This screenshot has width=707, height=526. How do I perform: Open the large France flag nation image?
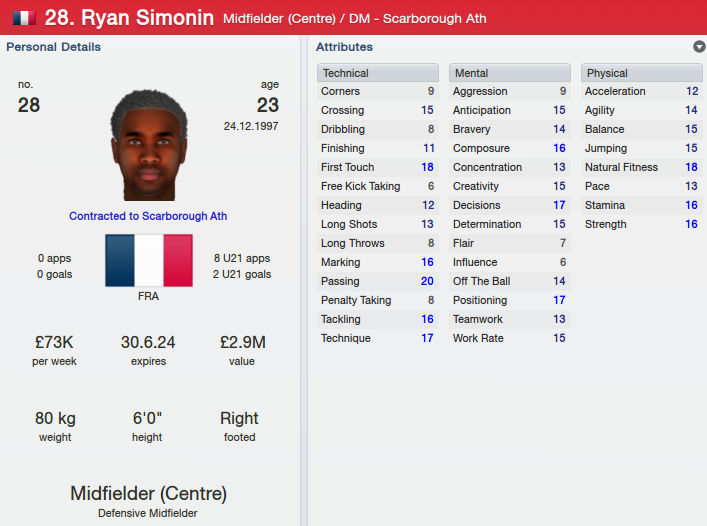click(x=148, y=261)
